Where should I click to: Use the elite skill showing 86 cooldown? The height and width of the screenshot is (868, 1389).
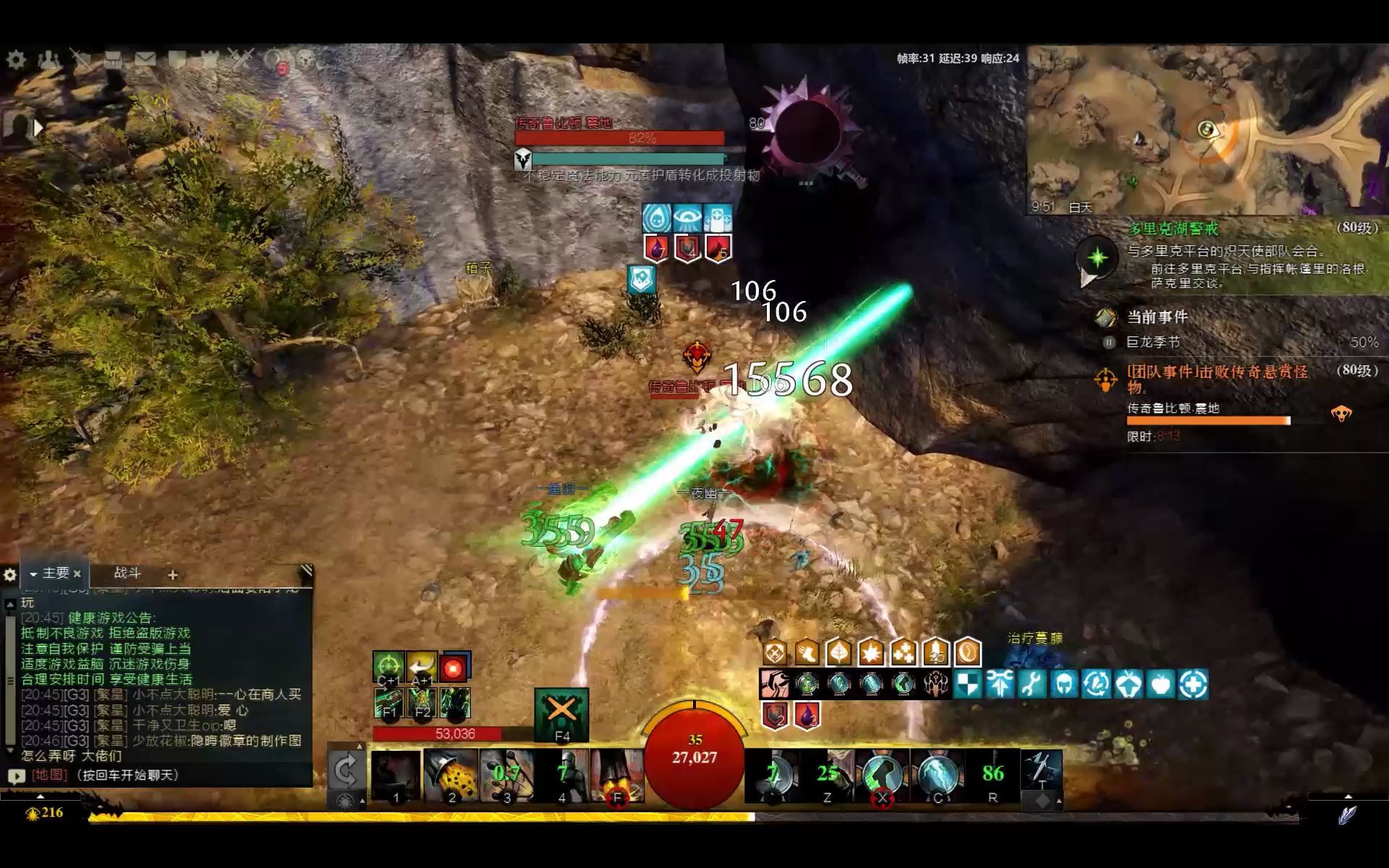(x=993, y=776)
